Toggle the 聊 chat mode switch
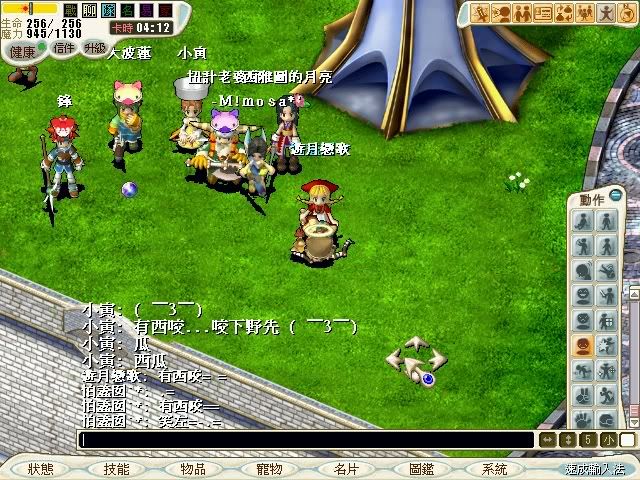Viewport: 640px width, 480px height. click(89, 10)
